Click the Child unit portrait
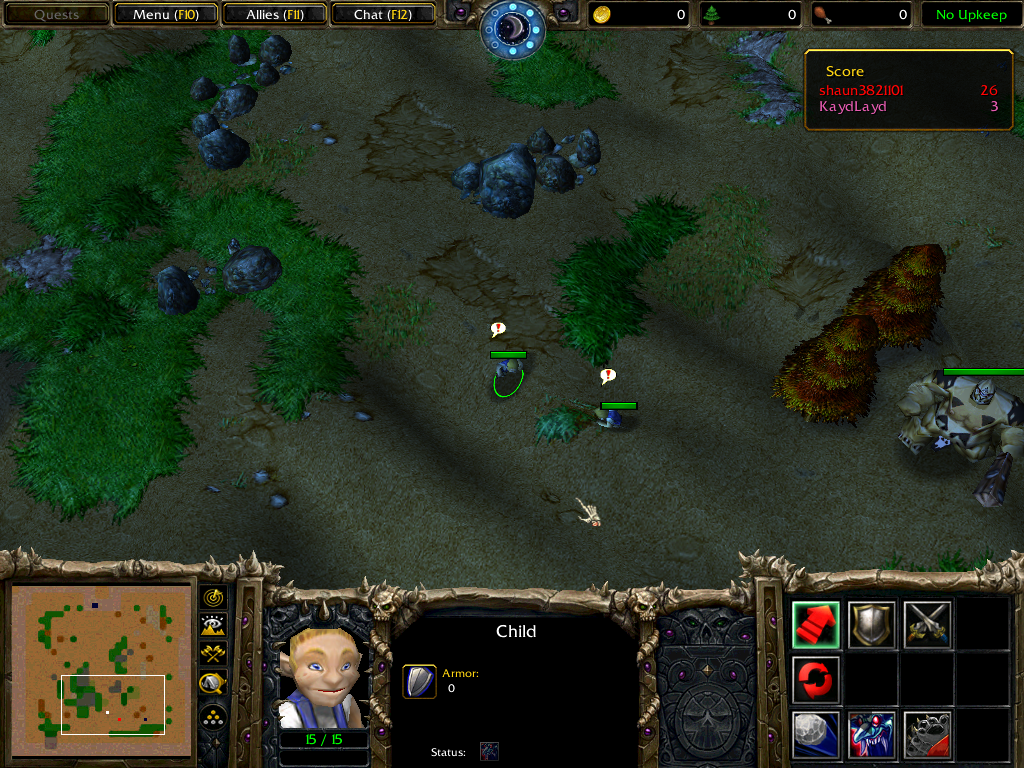The image size is (1024, 768). click(322, 676)
